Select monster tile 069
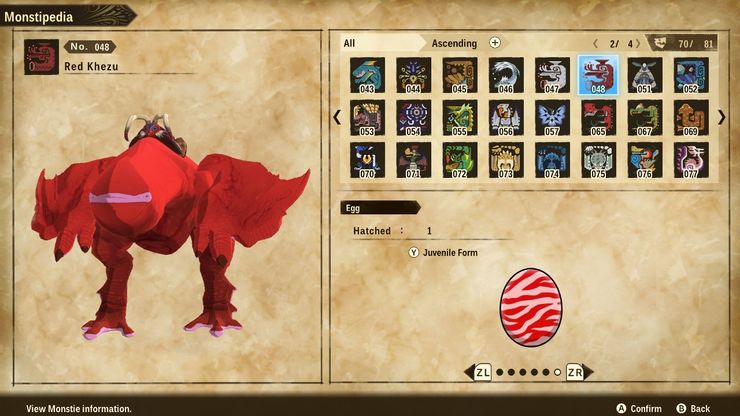The image size is (740, 416). point(690,117)
